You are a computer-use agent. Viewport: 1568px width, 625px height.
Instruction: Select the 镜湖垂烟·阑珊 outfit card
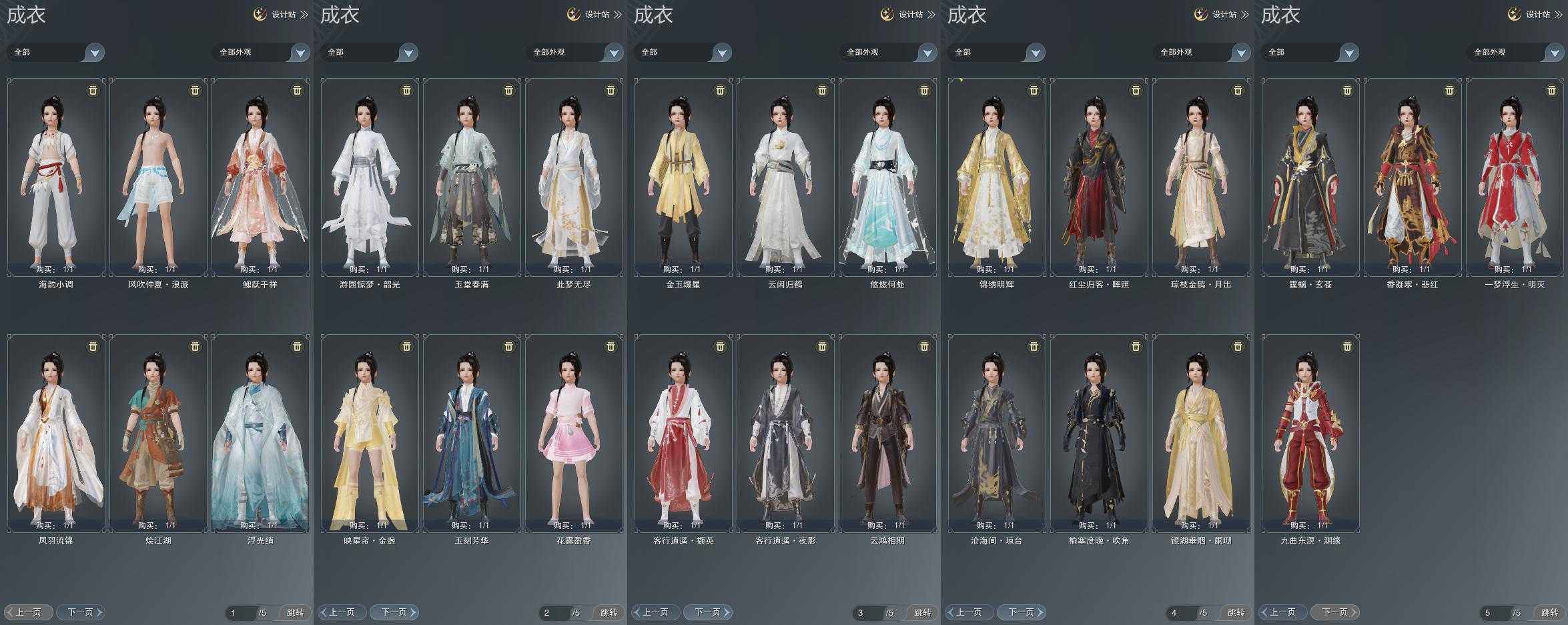[x=1201, y=433]
